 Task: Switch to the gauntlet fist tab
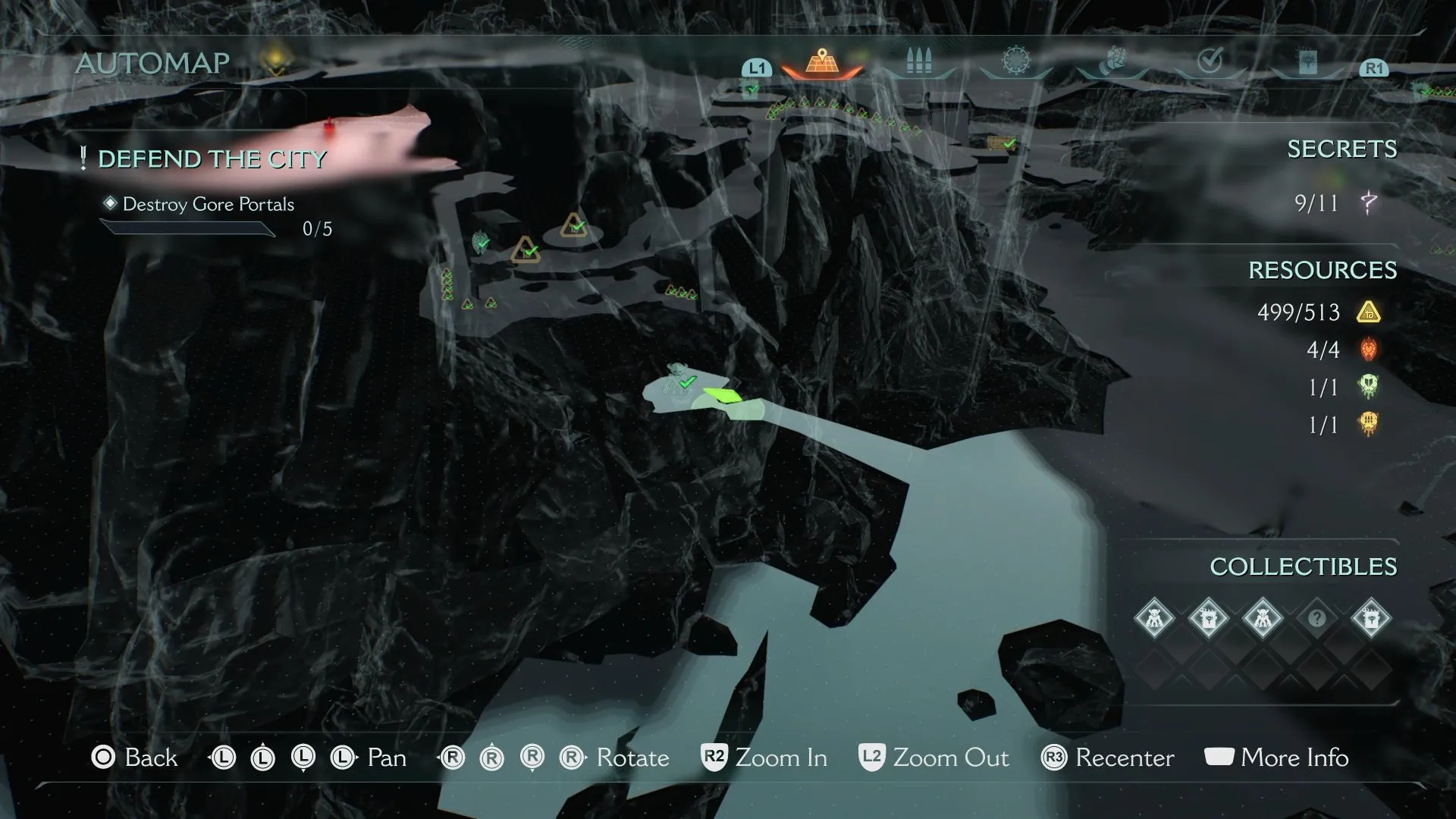click(1113, 61)
